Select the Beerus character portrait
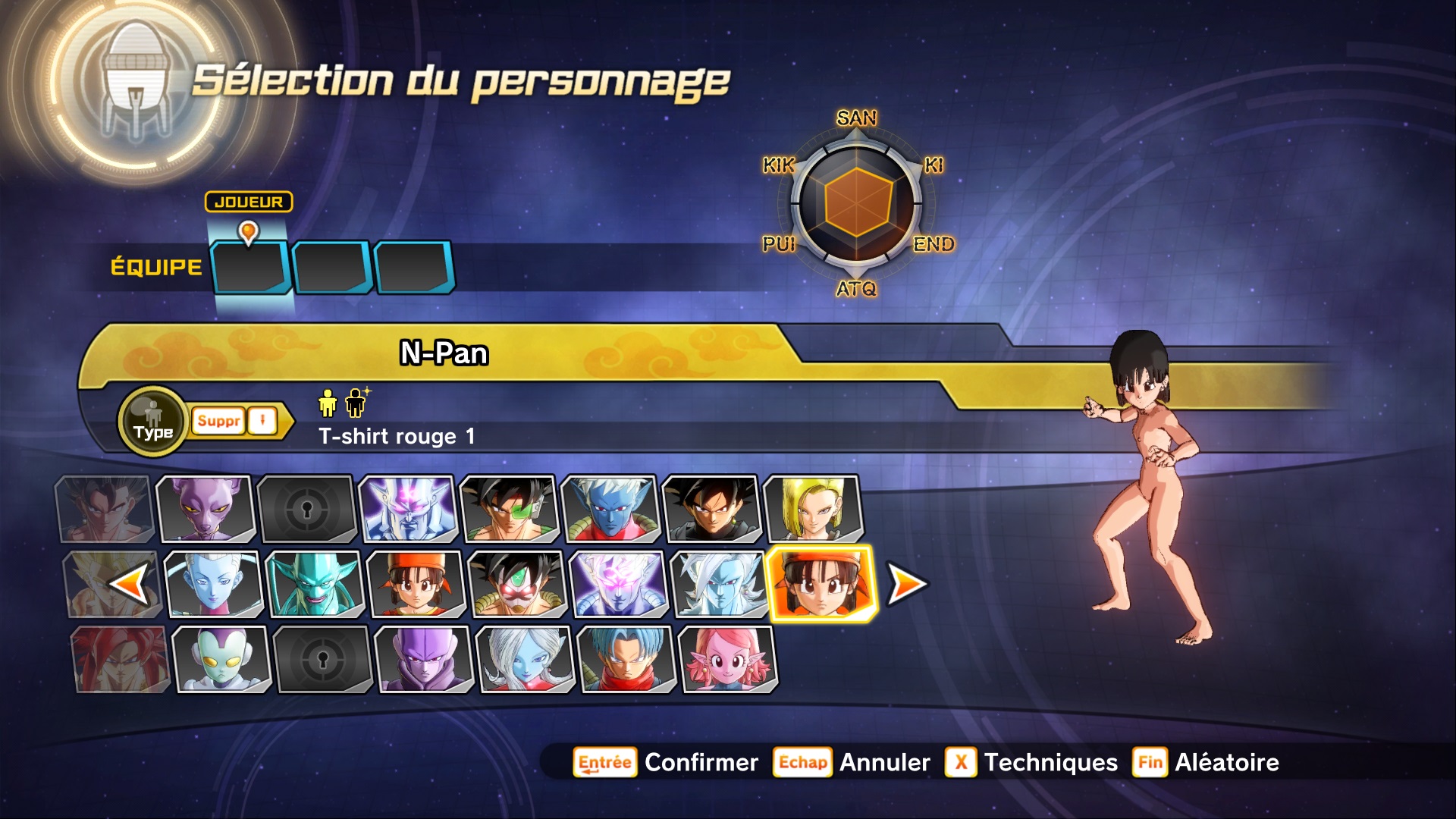The image size is (1456, 819). tap(205, 508)
